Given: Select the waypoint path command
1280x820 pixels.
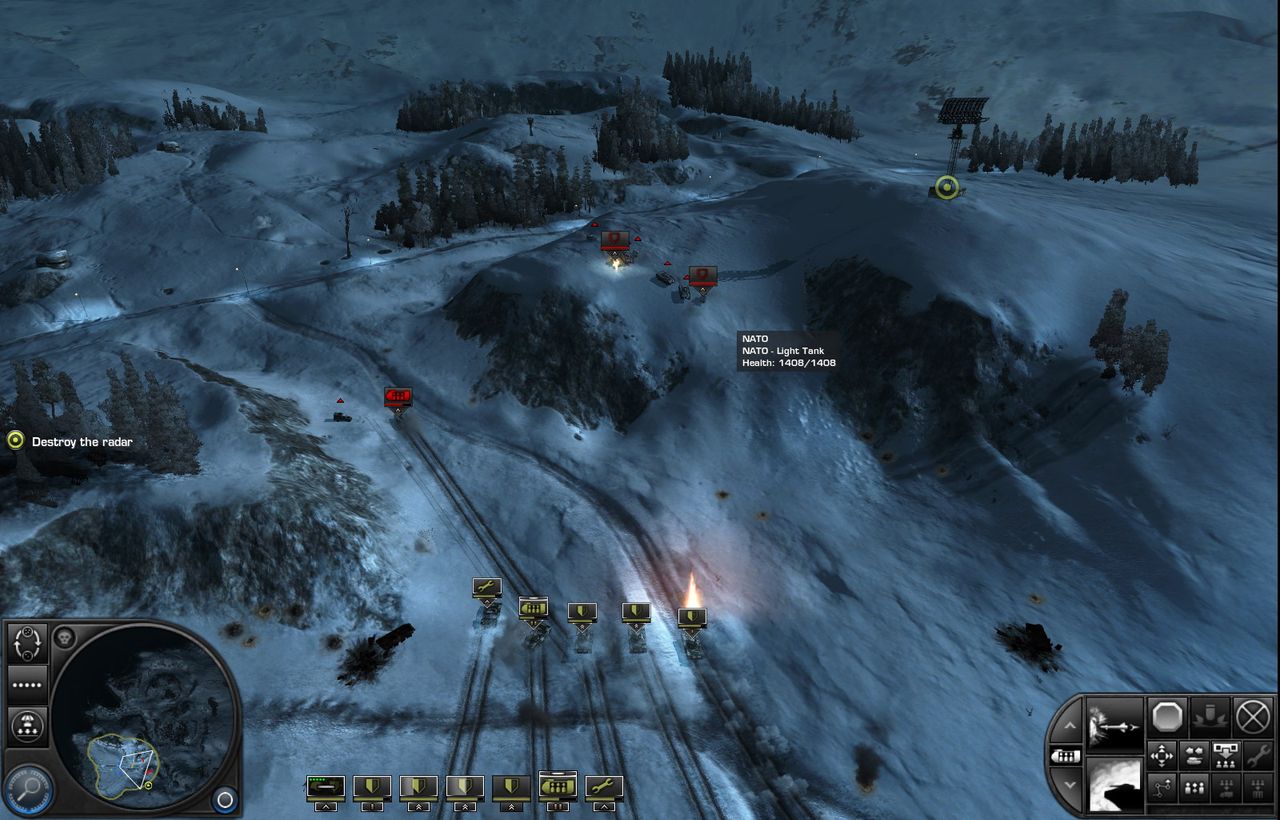Looking at the screenshot, I should coord(1162,789).
